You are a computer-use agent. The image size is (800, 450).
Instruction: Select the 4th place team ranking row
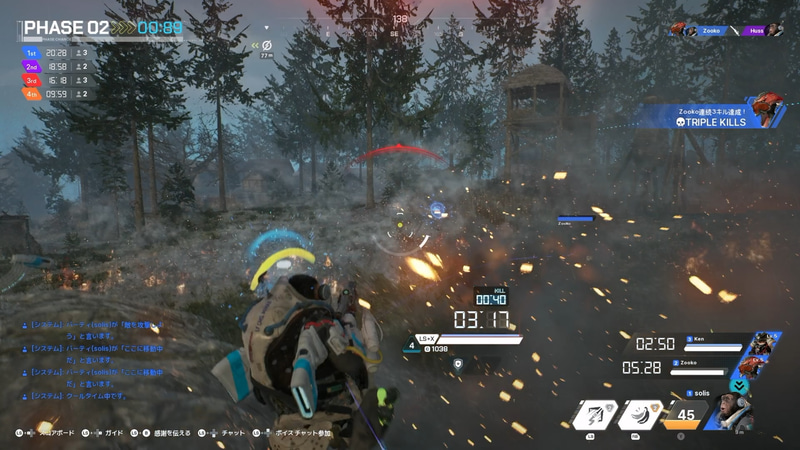60,94
